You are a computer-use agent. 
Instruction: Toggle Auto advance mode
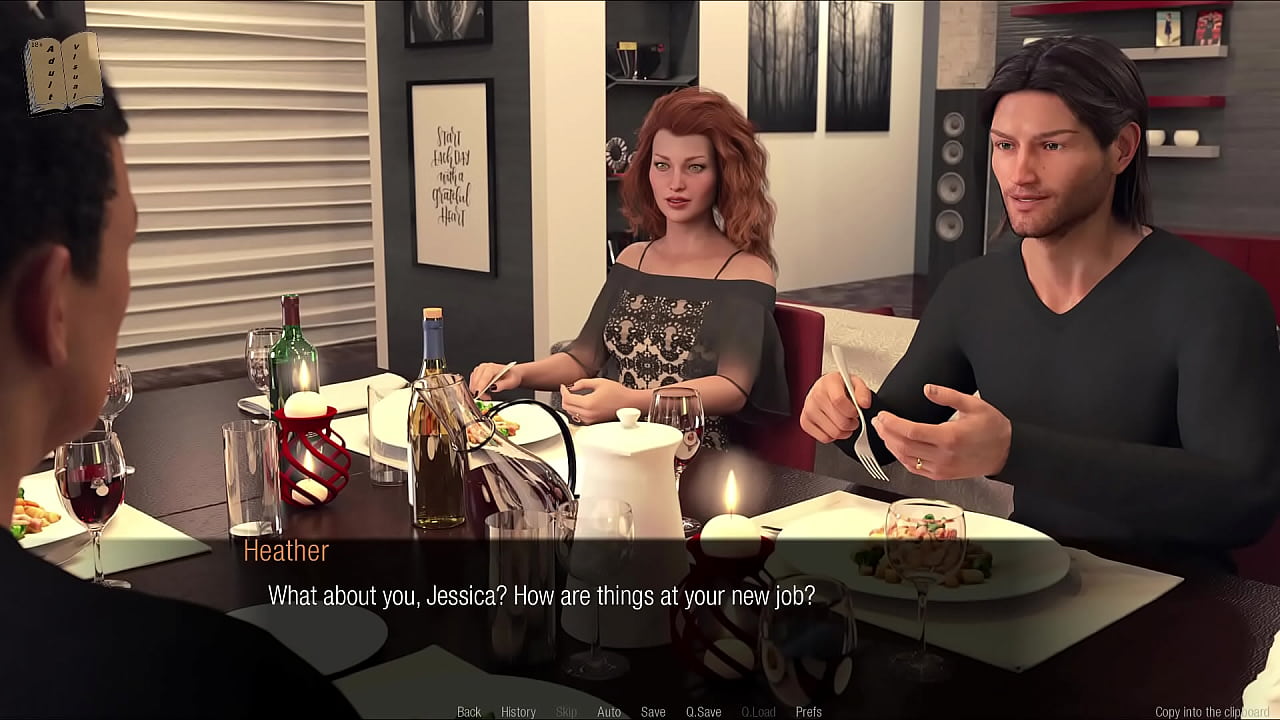(x=609, y=712)
